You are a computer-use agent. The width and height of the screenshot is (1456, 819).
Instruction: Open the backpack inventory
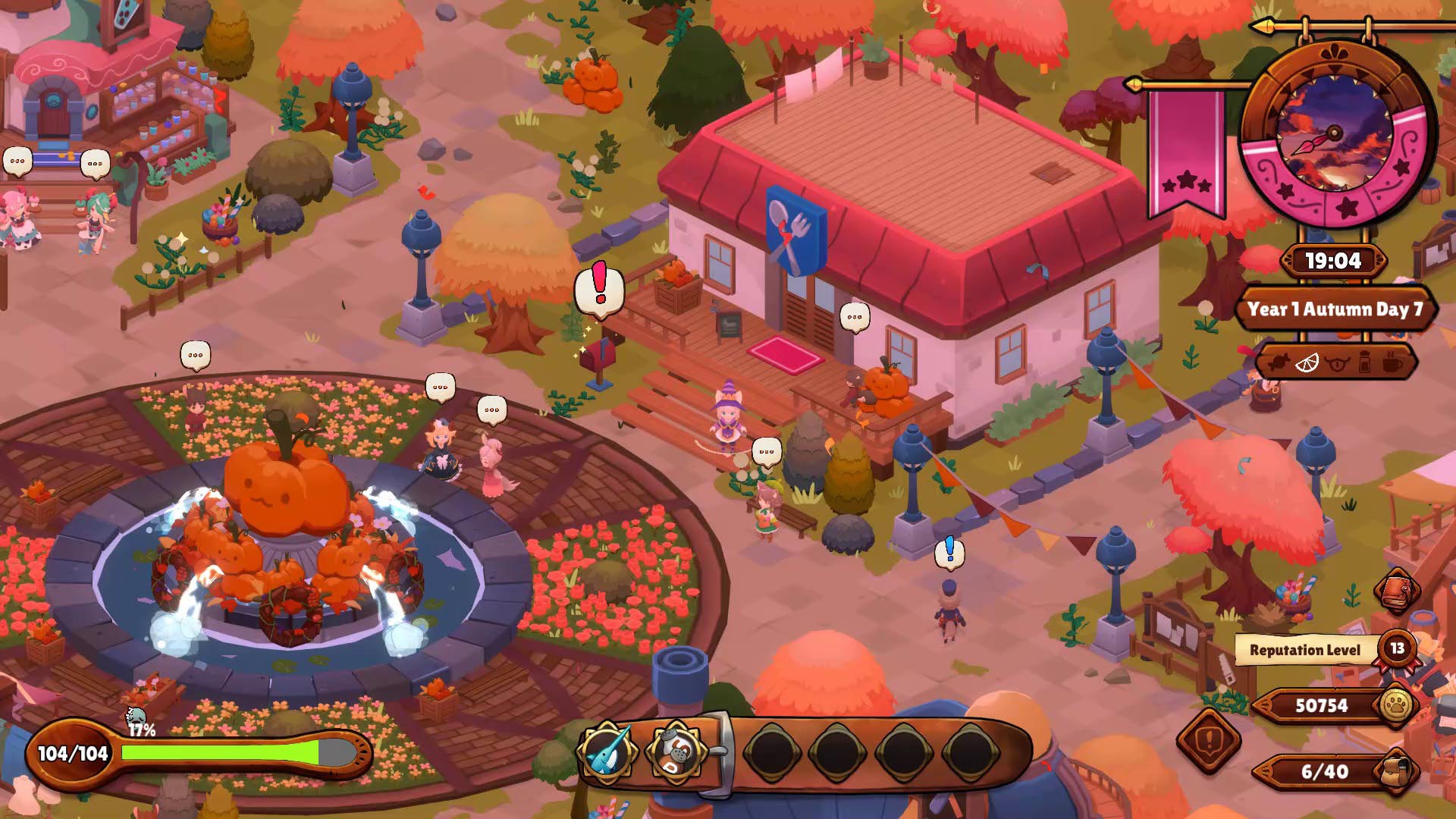tap(1396, 771)
